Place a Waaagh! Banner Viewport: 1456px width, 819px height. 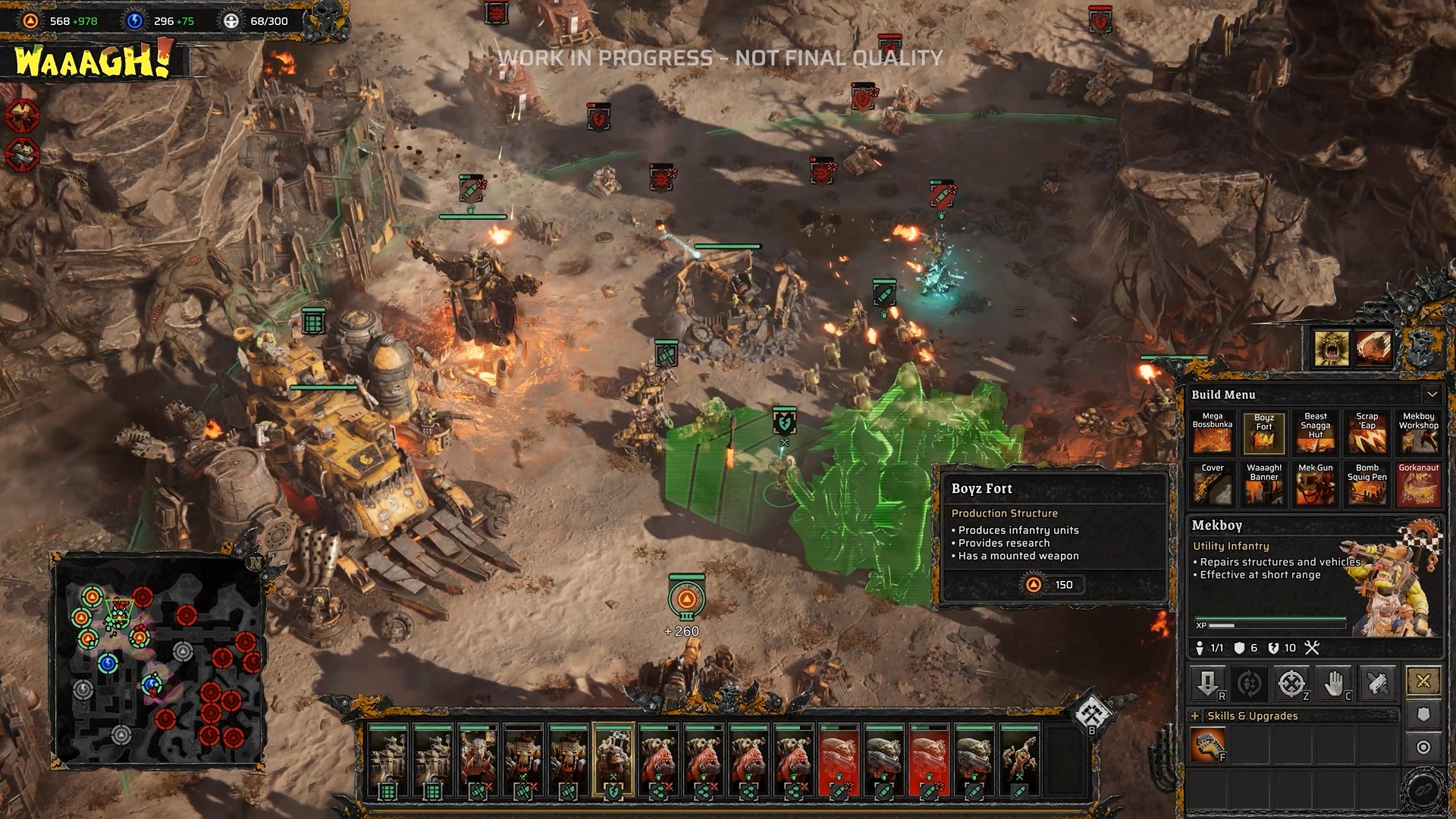pyautogui.click(x=1263, y=485)
